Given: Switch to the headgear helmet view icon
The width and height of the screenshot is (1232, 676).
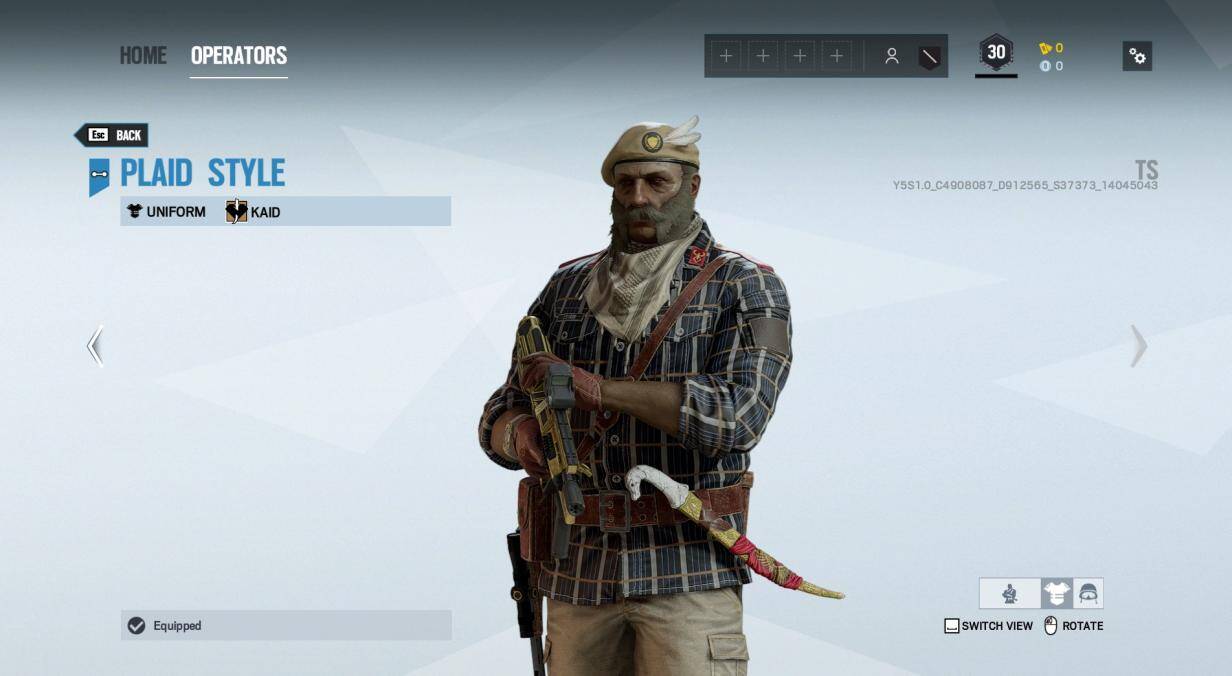Looking at the screenshot, I should pos(1088,594).
